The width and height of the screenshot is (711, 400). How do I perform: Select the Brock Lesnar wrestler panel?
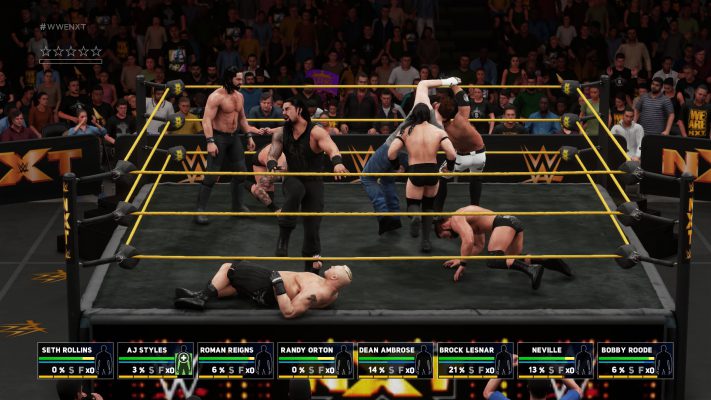[x=475, y=360]
